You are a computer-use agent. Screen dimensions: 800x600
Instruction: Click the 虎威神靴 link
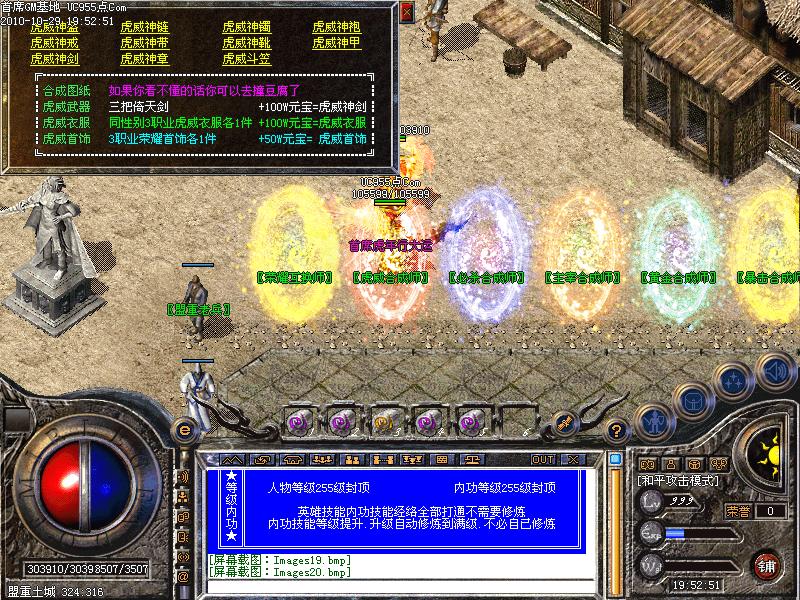point(247,43)
